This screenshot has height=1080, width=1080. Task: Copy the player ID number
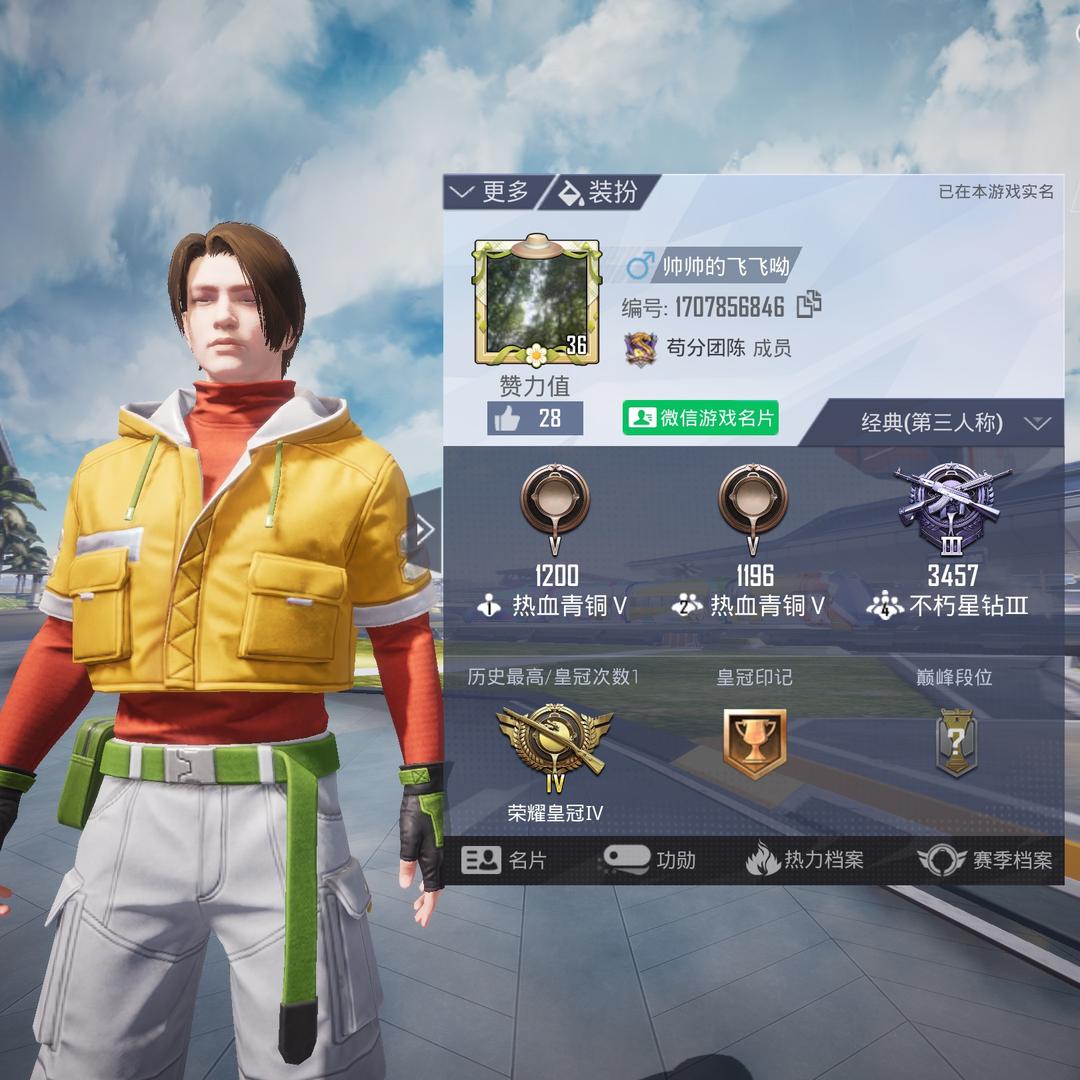(809, 304)
